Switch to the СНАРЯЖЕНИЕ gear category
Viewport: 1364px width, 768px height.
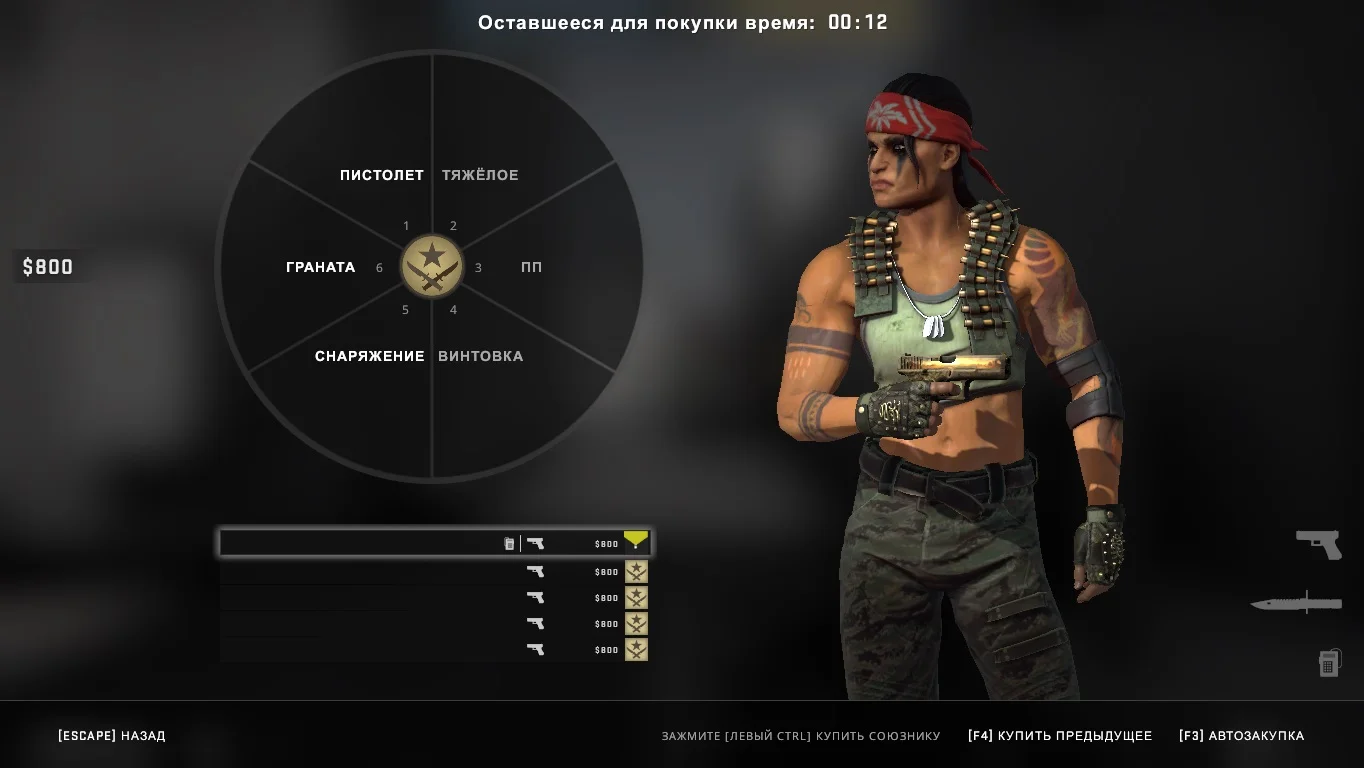369,356
